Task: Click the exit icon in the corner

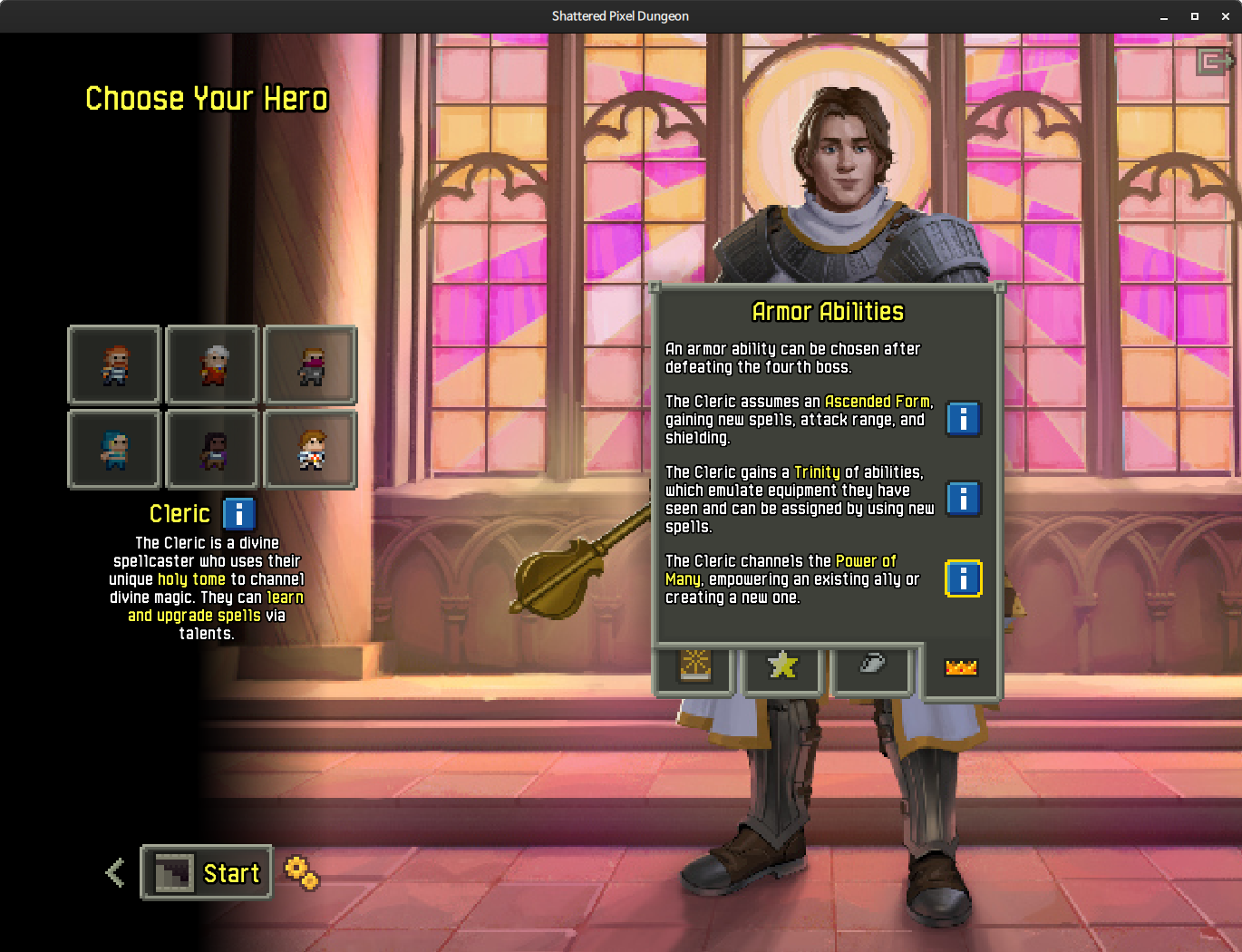Action: point(1212,63)
